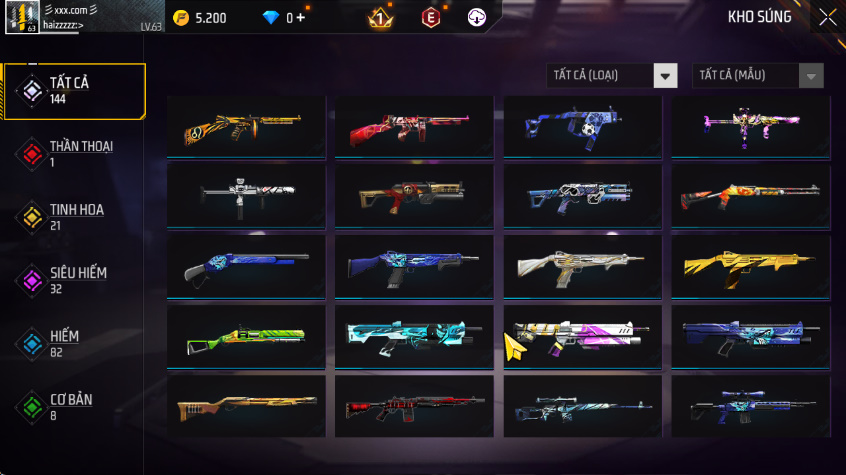Select the white and silver rifle skin
The width and height of the screenshot is (846, 475).
click(582, 267)
